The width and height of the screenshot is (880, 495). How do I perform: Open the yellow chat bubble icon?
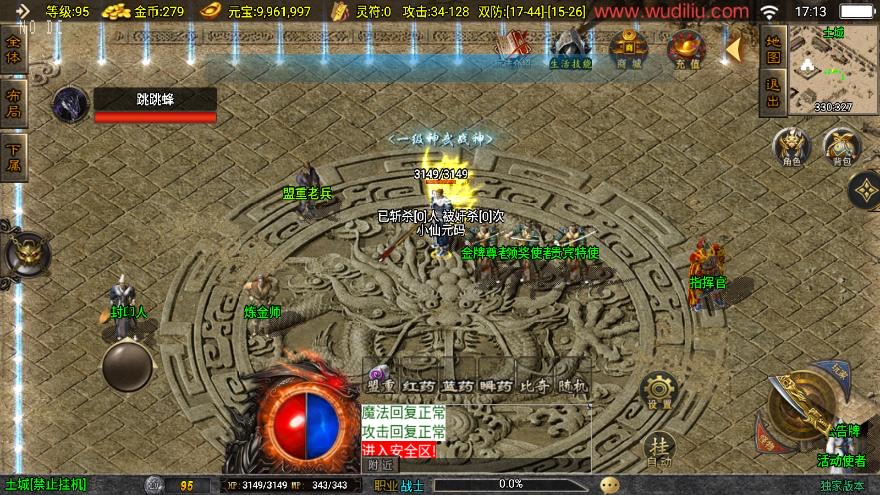(609, 485)
